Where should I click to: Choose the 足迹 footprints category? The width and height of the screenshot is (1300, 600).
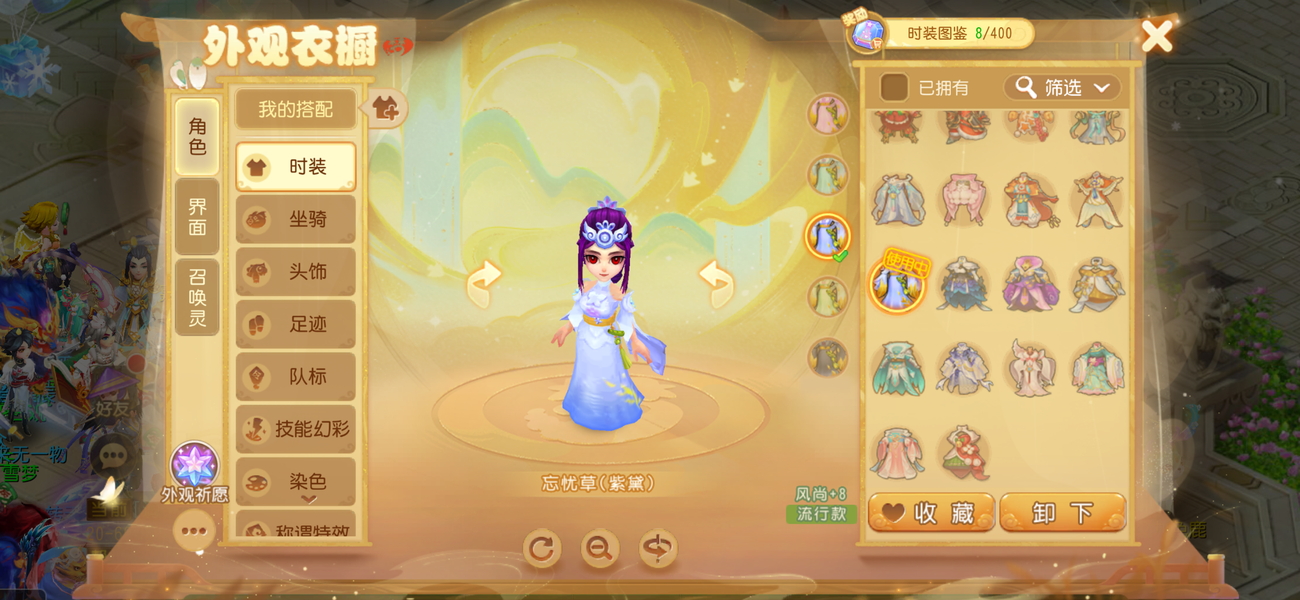tap(296, 324)
